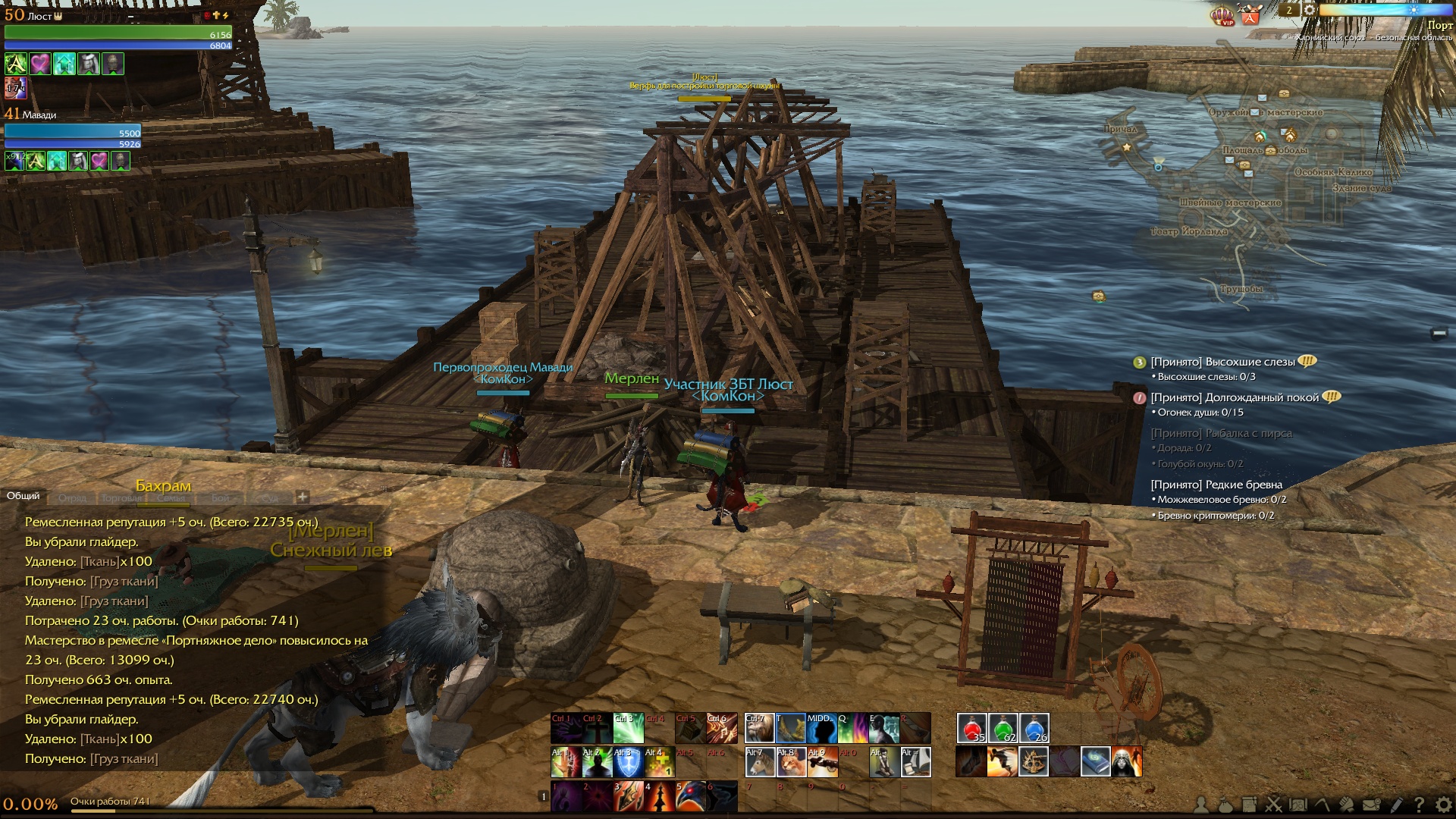Summon the orange cat pet on Alt 8

click(x=791, y=762)
